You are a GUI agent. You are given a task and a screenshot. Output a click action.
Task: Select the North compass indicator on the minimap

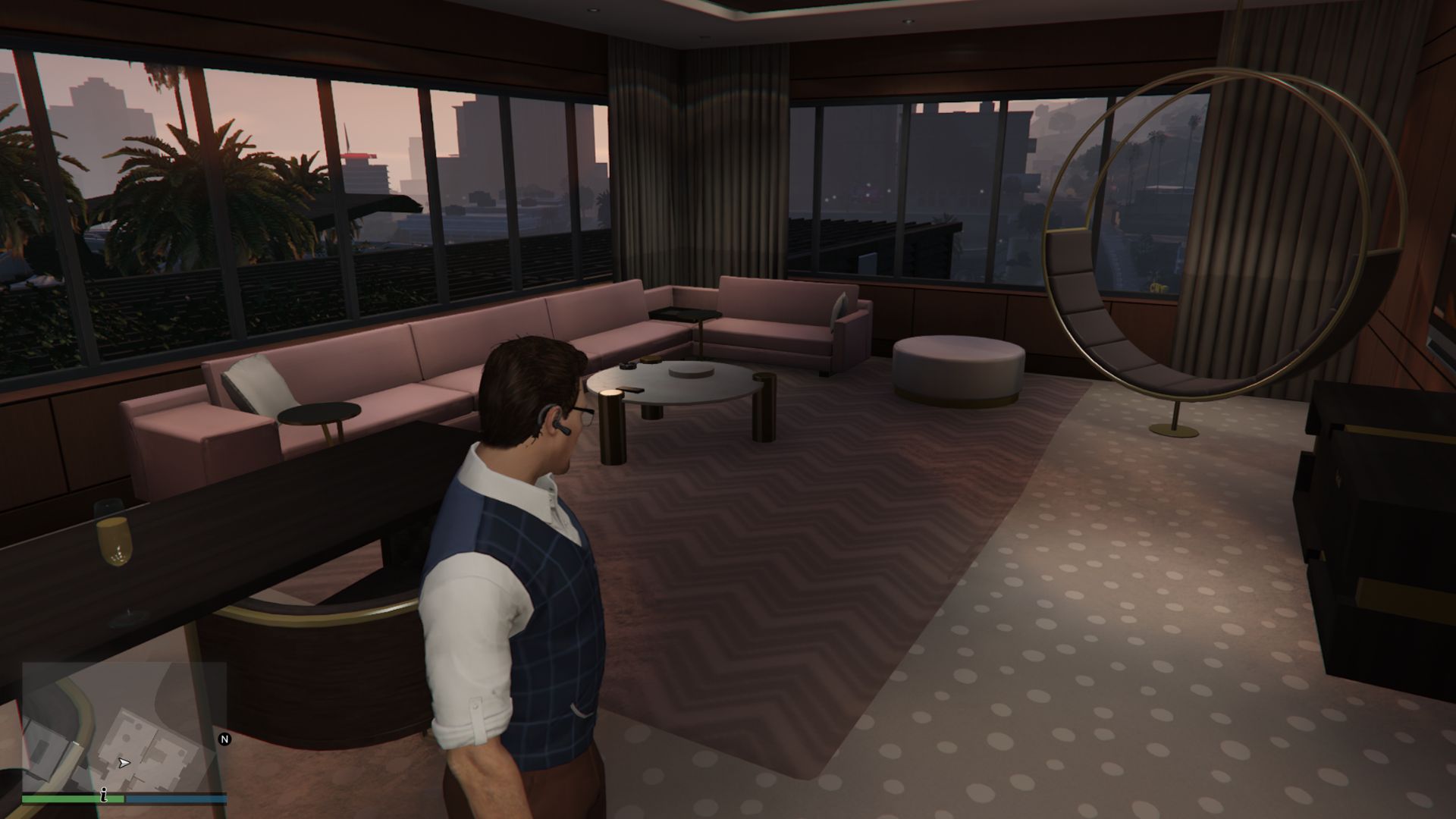[x=224, y=739]
